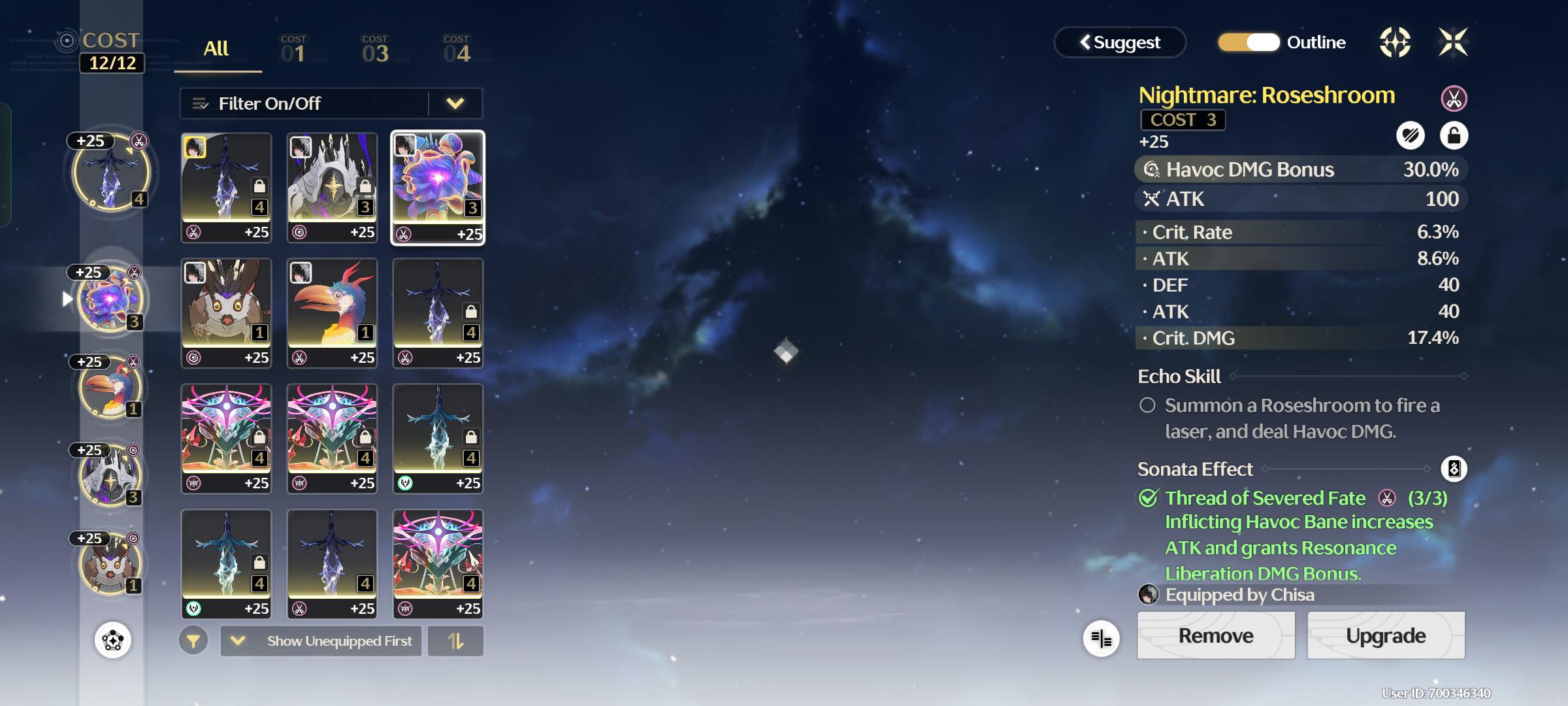View Sonata Effect details icon
The height and width of the screenshot is (706, 1568).
(1454, 469)
